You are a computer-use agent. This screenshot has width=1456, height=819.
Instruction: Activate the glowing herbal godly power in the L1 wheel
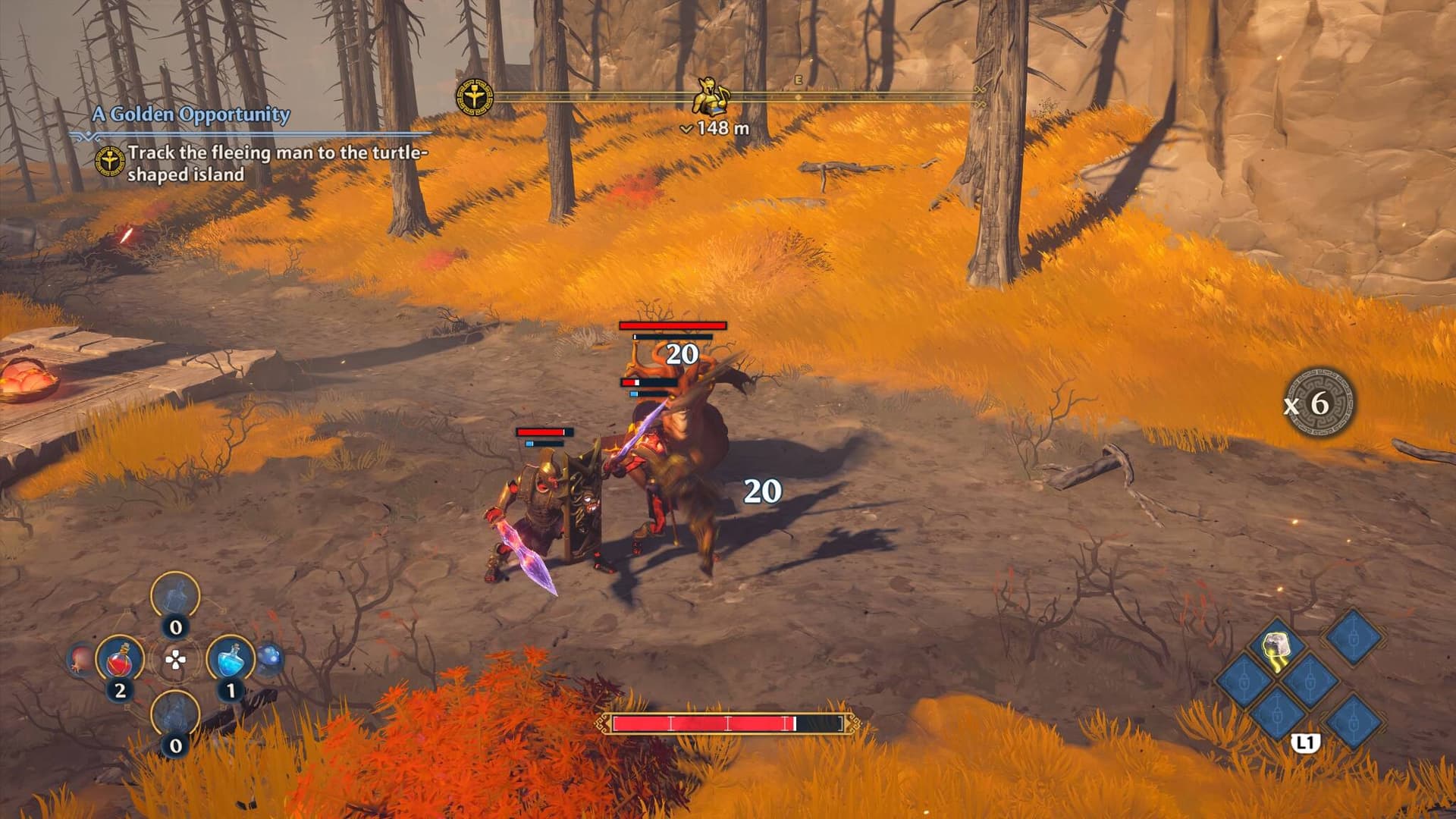coord(1276,646)
